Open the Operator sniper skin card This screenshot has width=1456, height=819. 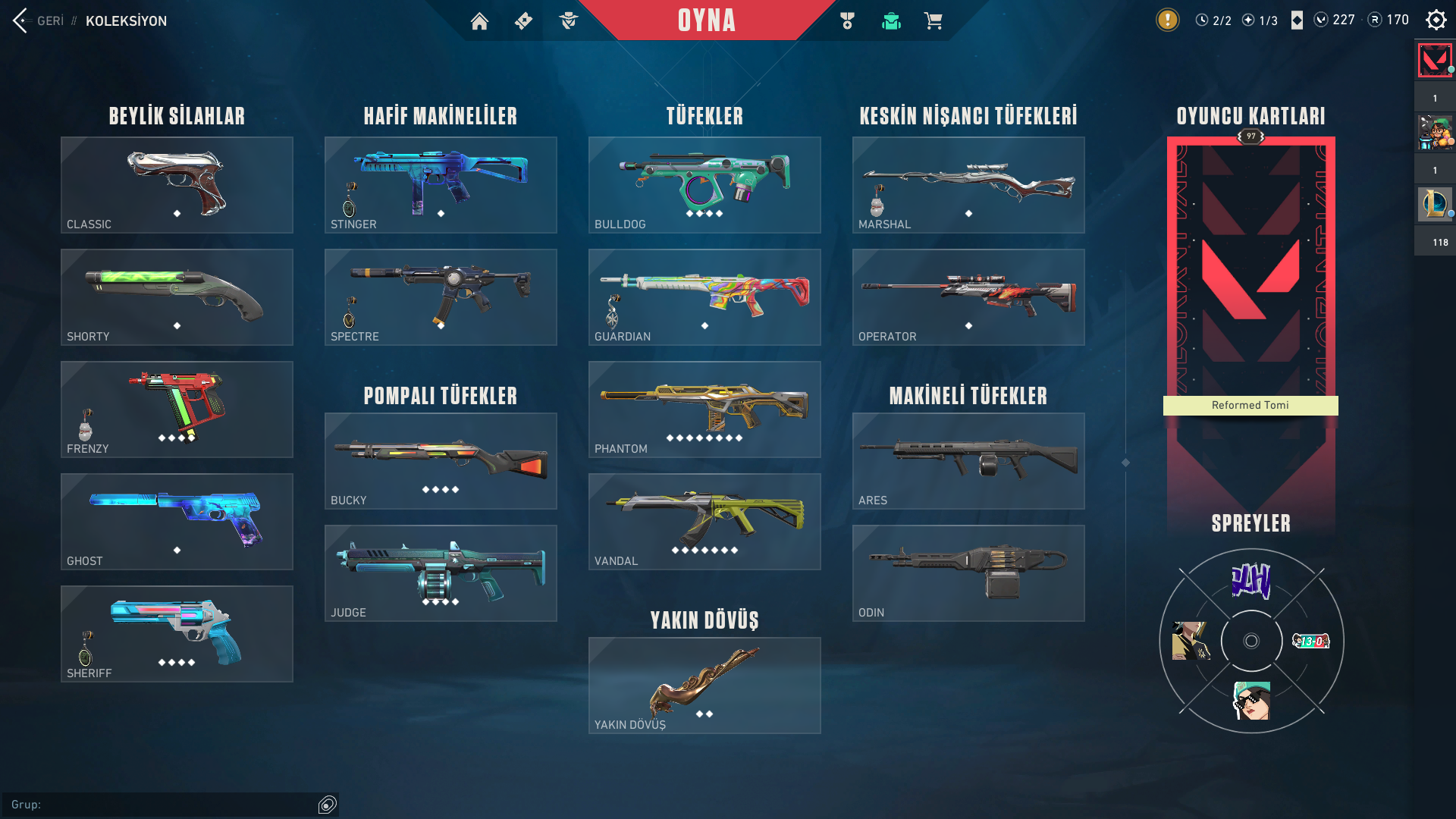pyautogui.click(x=968, y=297)
